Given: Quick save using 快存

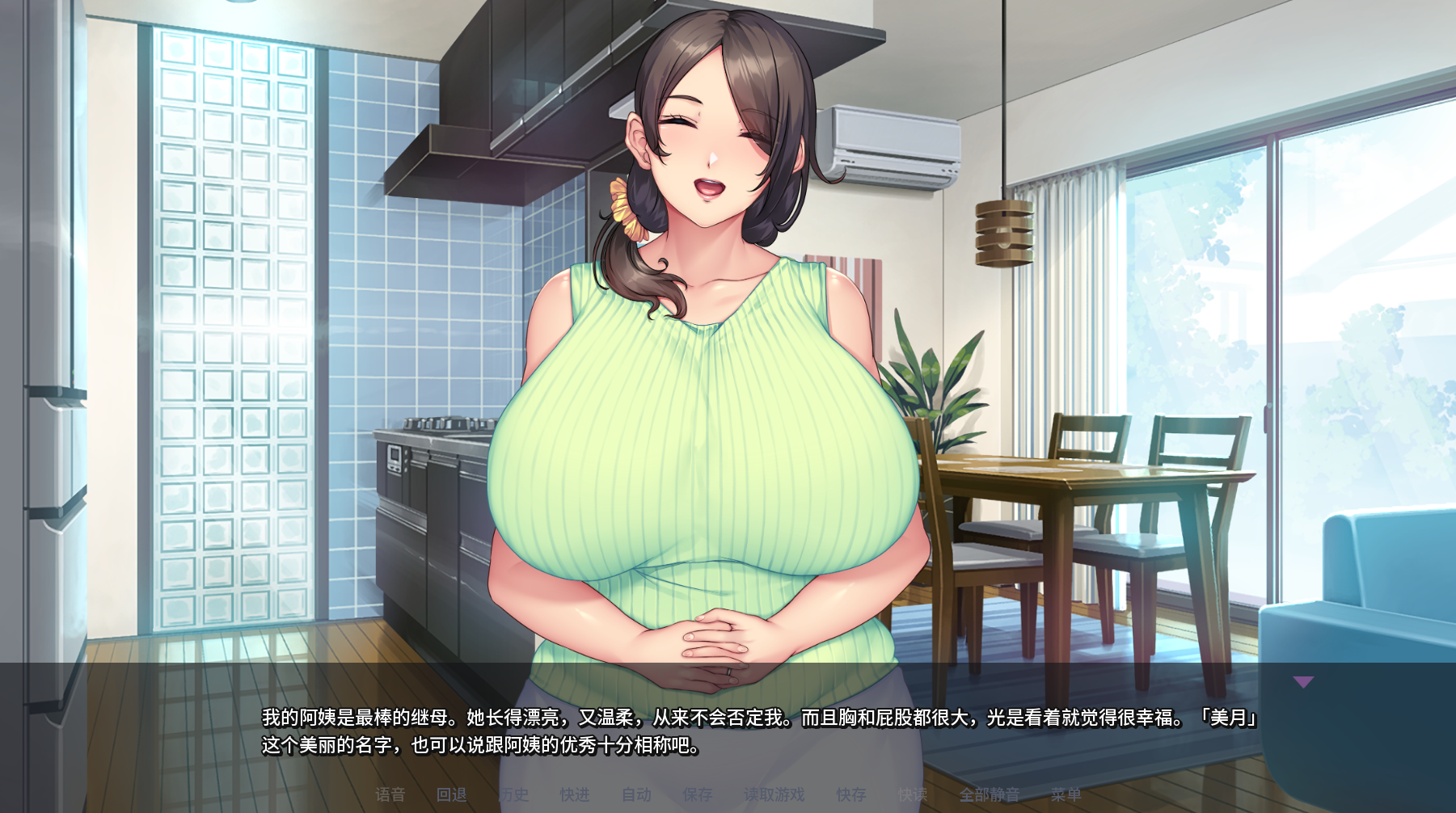Looking at the screenshot, I should coord(850,795).
